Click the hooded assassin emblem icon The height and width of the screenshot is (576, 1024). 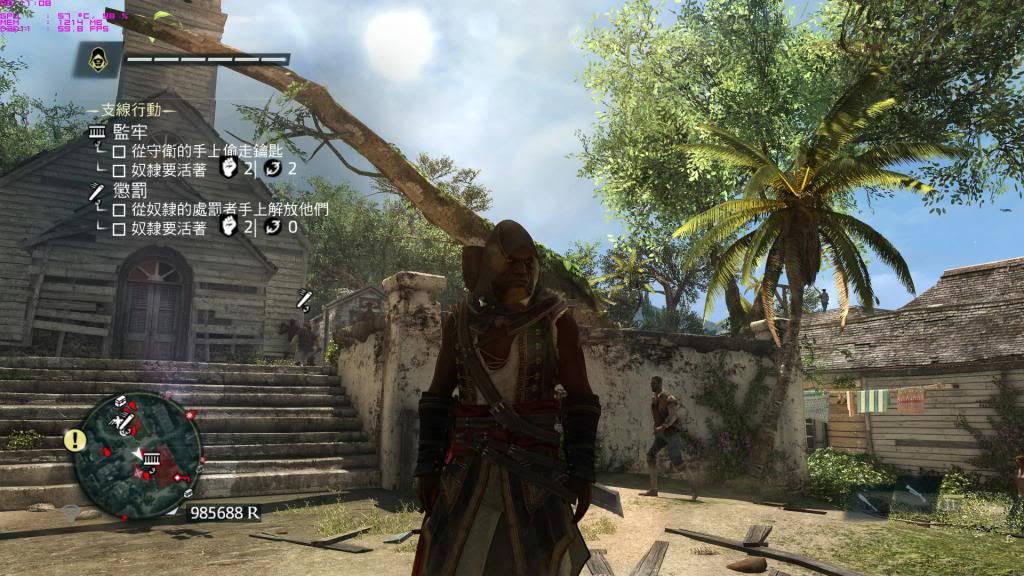click(100, 59)
